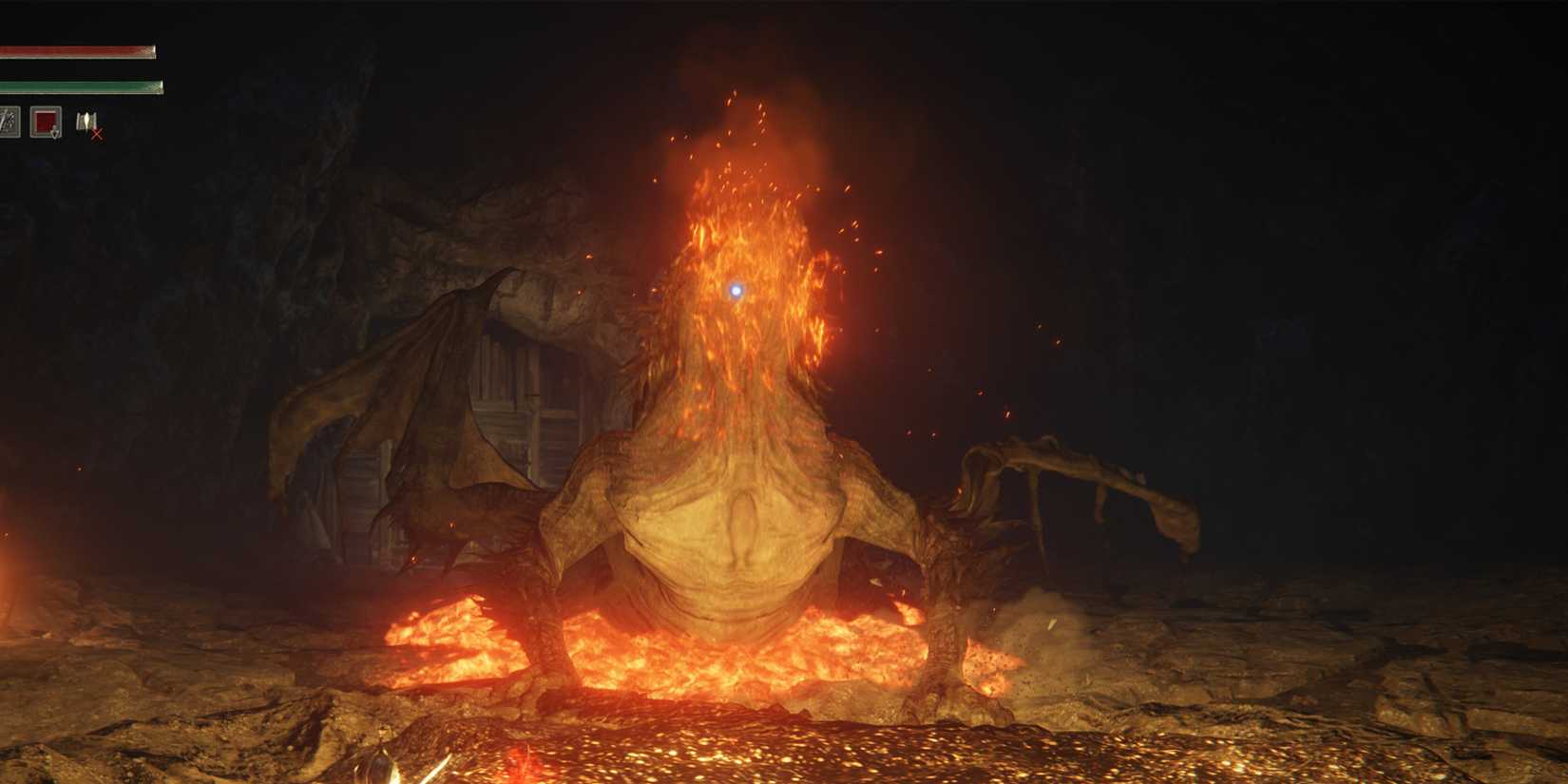Click the red X marker on the item slot
This screenshot has width=1568, height=784.
(97, 135)
